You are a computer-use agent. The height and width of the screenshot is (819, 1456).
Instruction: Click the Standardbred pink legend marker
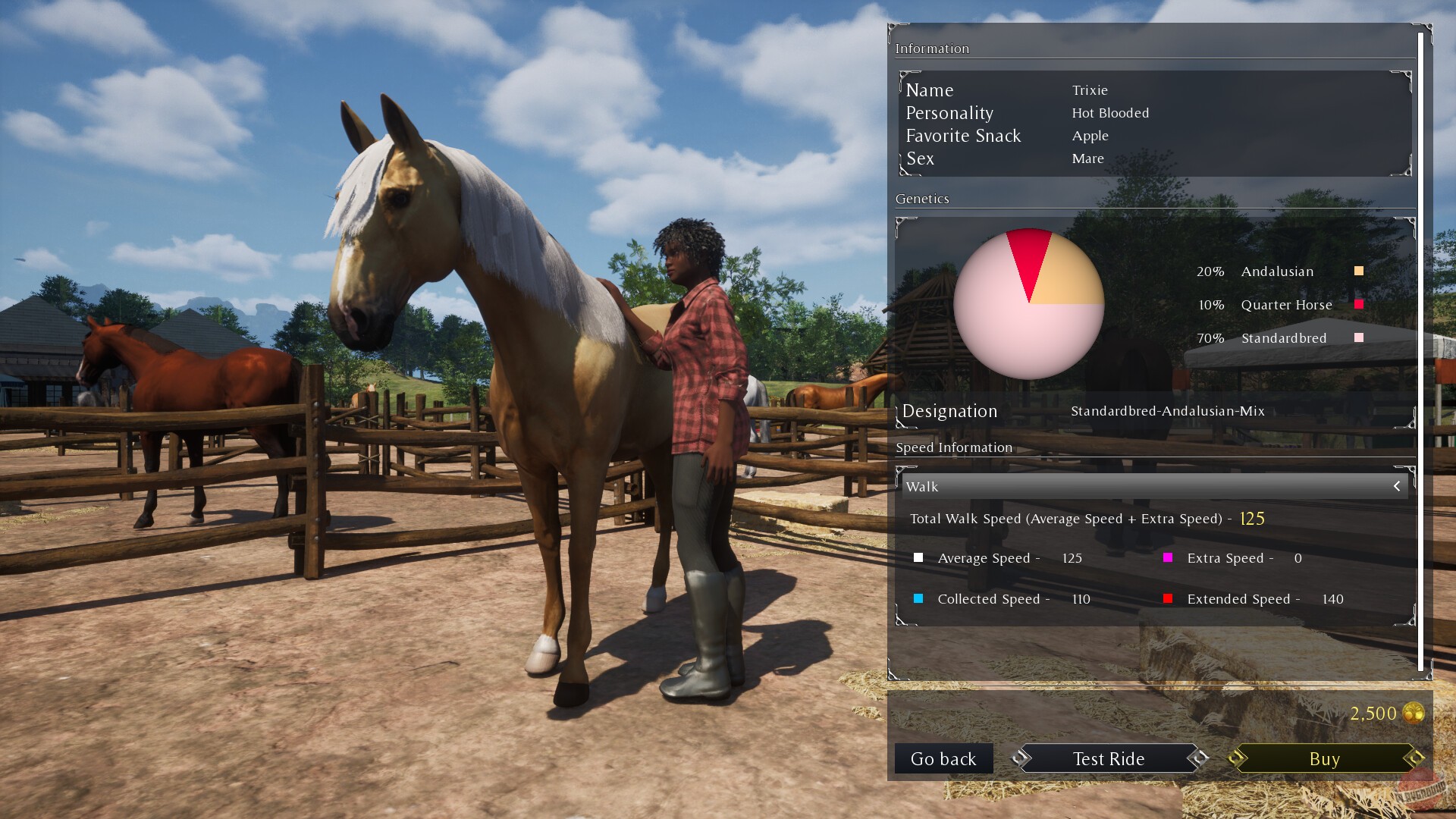coord(1358,337)
